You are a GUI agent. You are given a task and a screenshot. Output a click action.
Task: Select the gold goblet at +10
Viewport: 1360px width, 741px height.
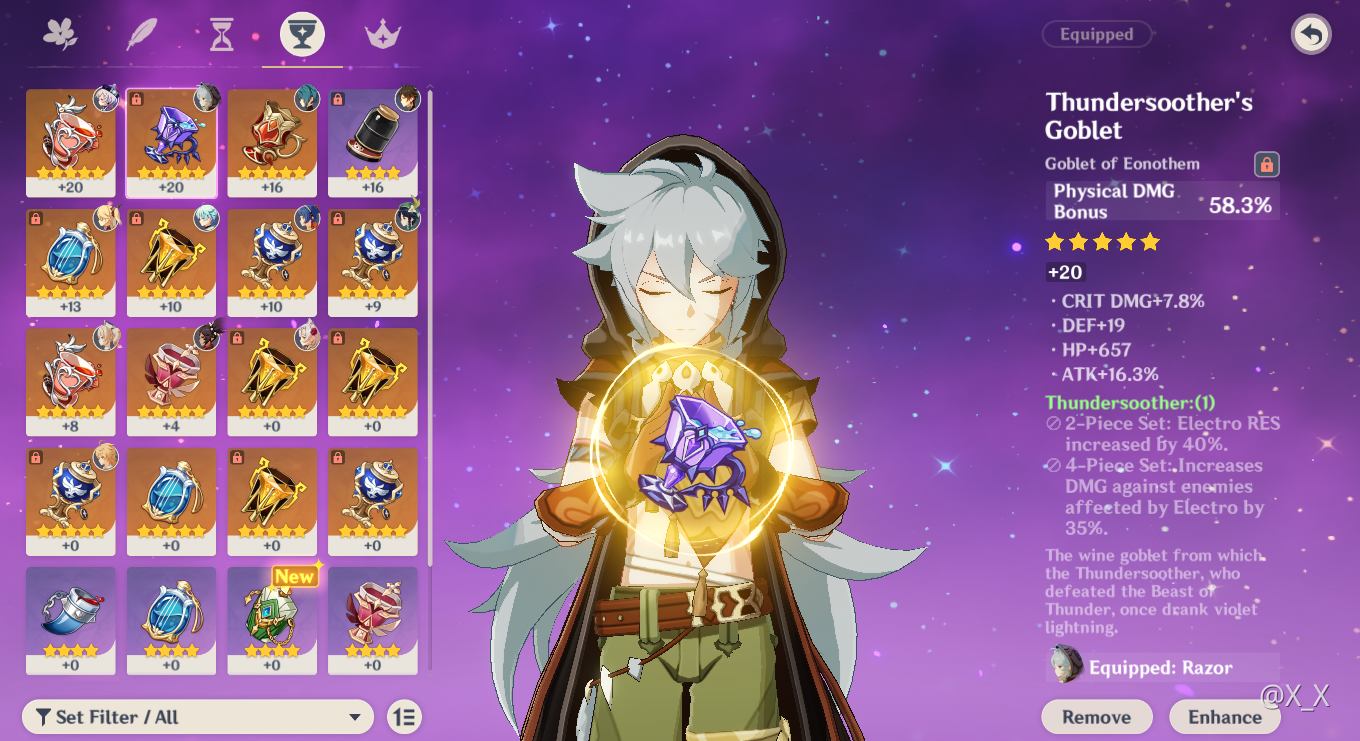171,262
